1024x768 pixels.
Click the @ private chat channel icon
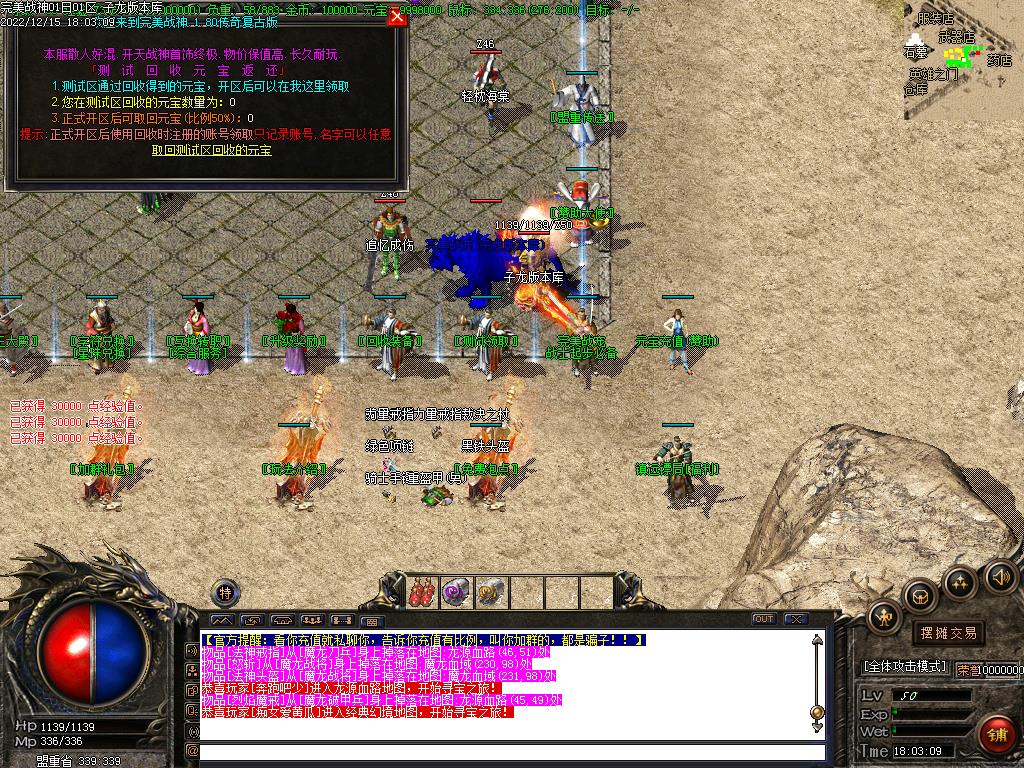click(x=192, y=751)
